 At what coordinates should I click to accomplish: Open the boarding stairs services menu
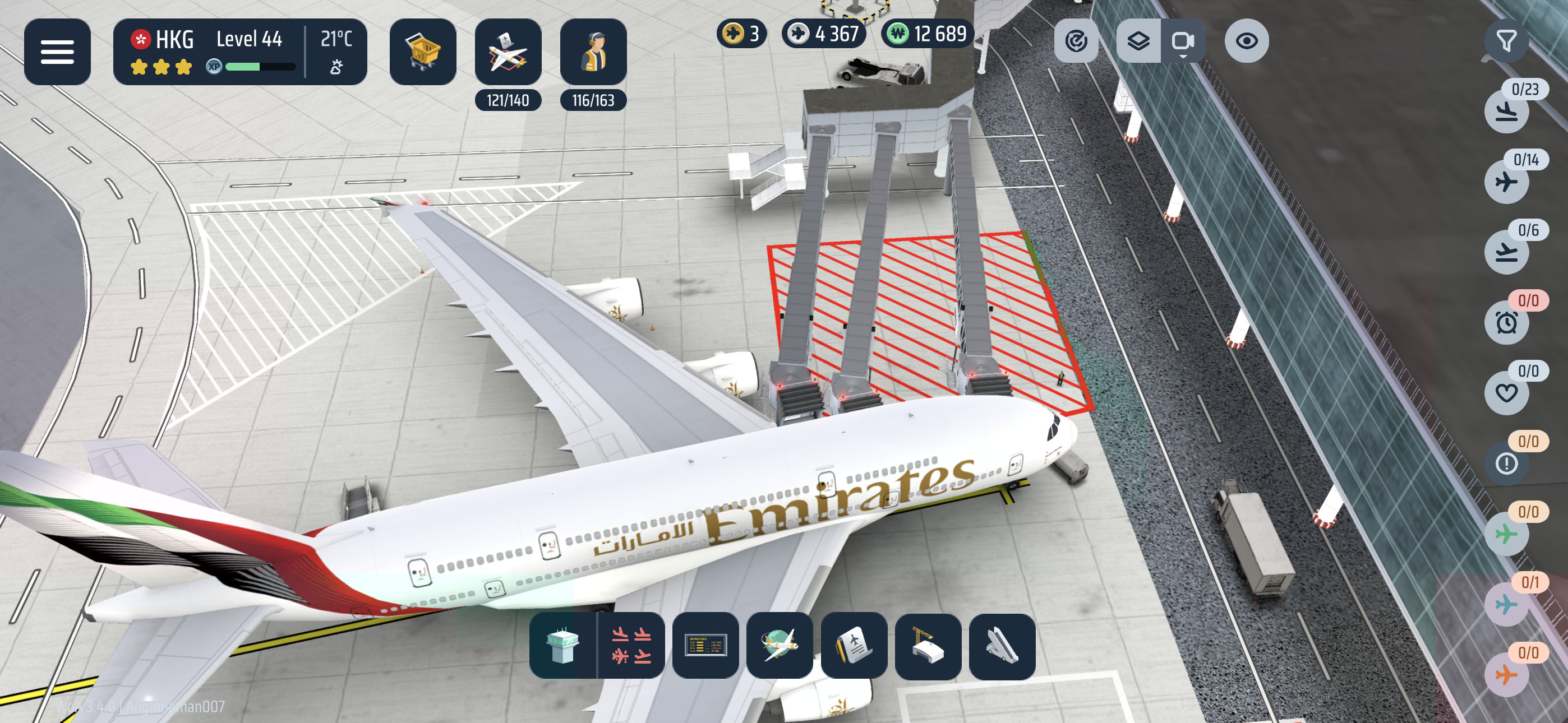pyautogui.click(x=1002, y=646)
